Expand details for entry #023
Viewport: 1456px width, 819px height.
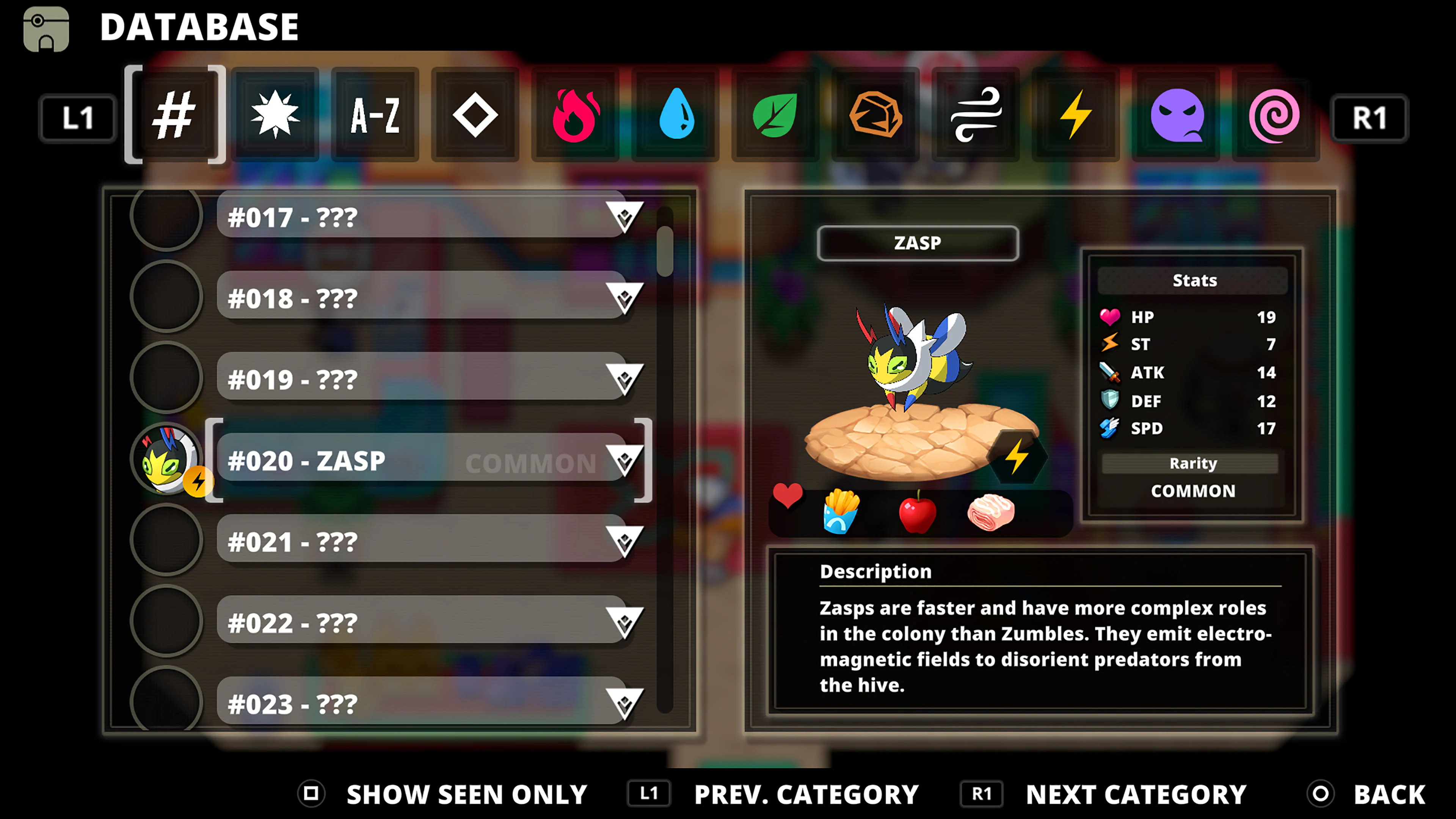click(x=625, y=703)
